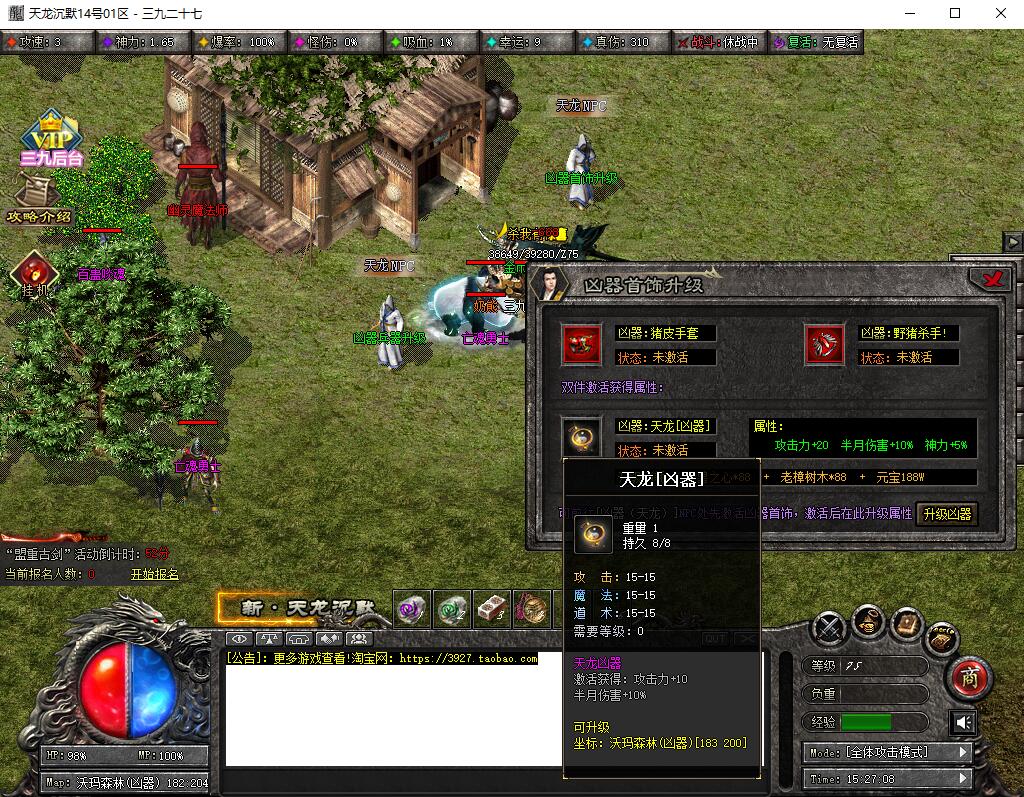Toggle the 挂机 auto-battle icon
The image size is (1024, 797).
(x=34, y=274)
